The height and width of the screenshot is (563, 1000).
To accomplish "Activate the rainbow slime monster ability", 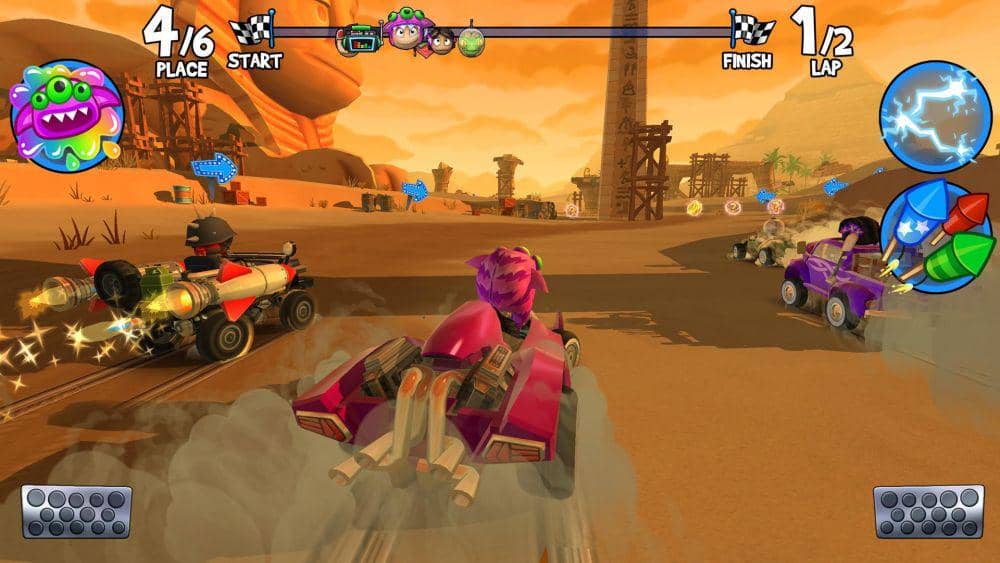I will pyautogui.click(x=66, y=116).
